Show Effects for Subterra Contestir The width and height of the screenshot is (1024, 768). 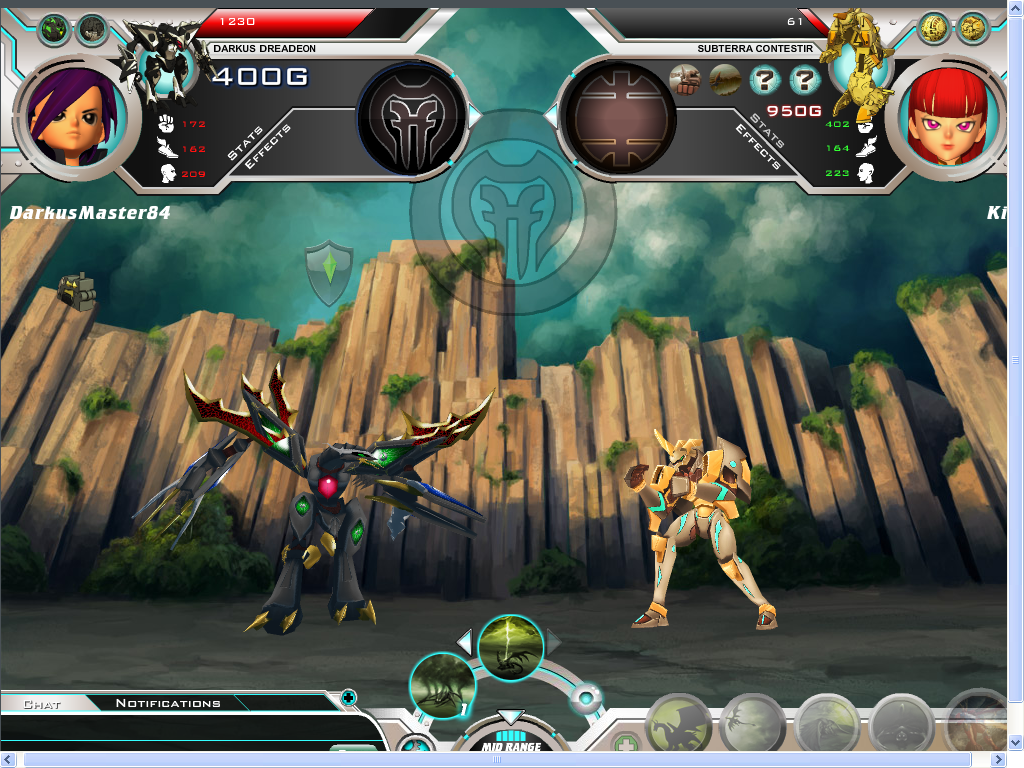pos(757,147)
